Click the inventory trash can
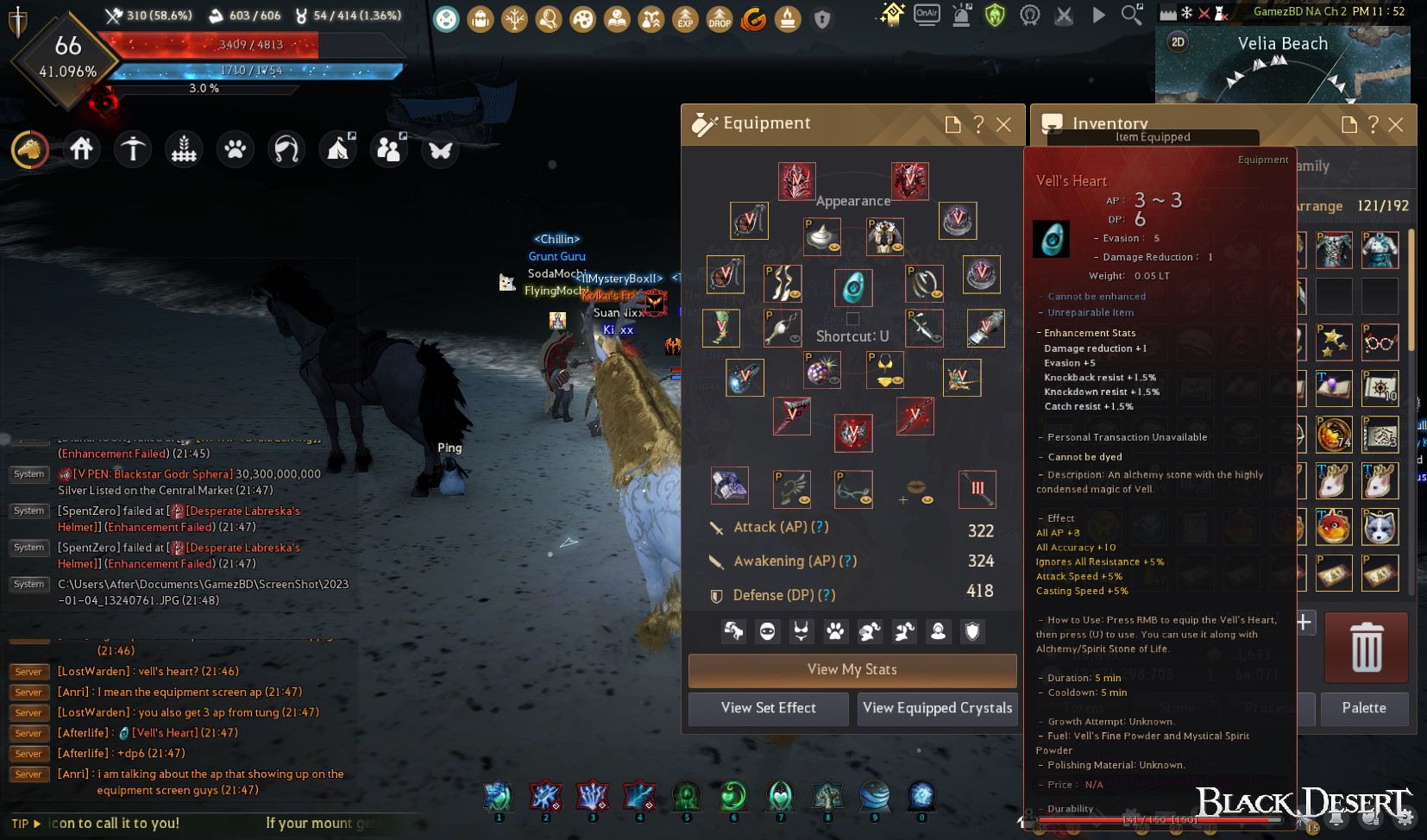The height and width of the screenshot is (840, 1427). [1367, 648]
